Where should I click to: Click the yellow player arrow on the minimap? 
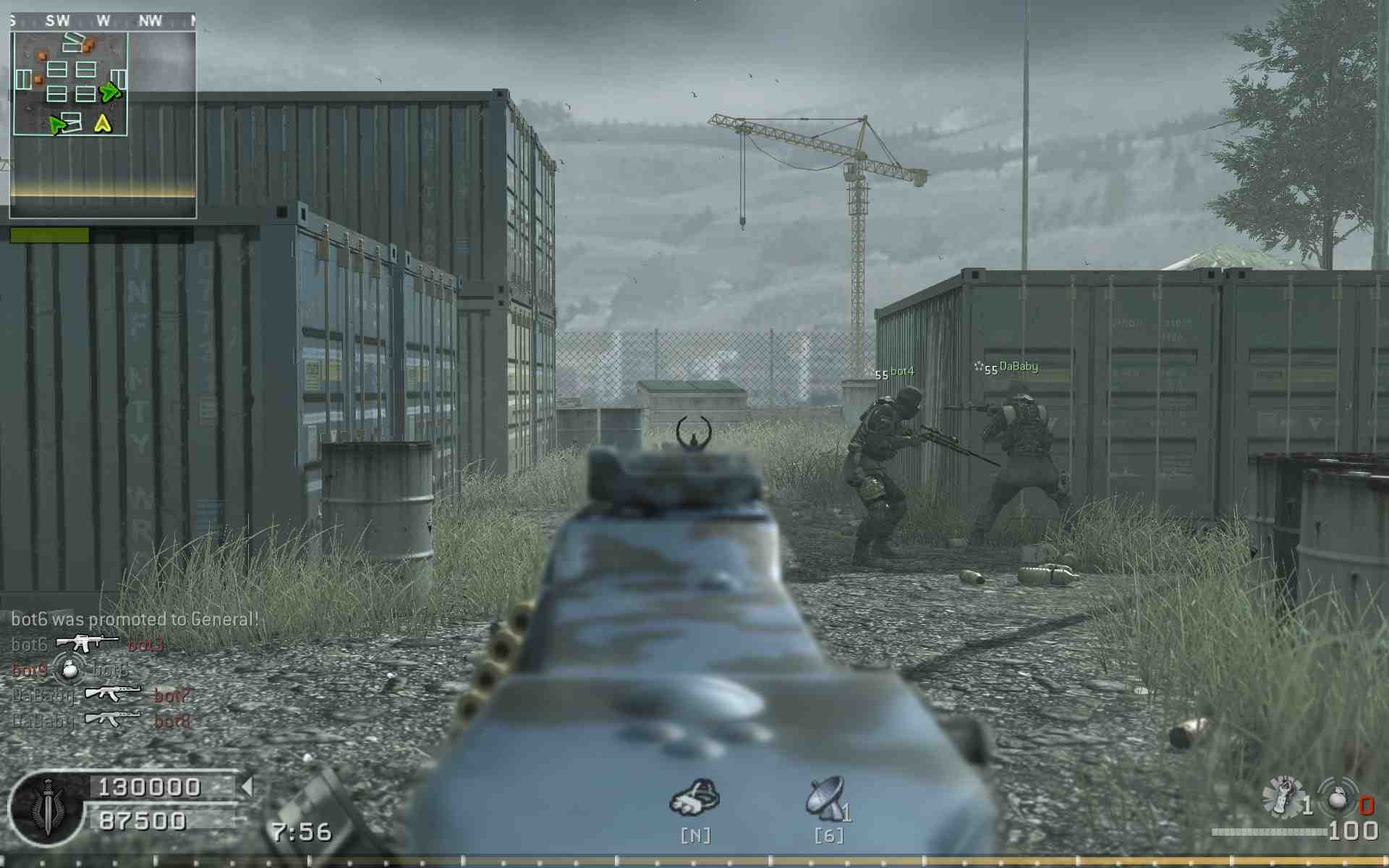tap(103, 124)
